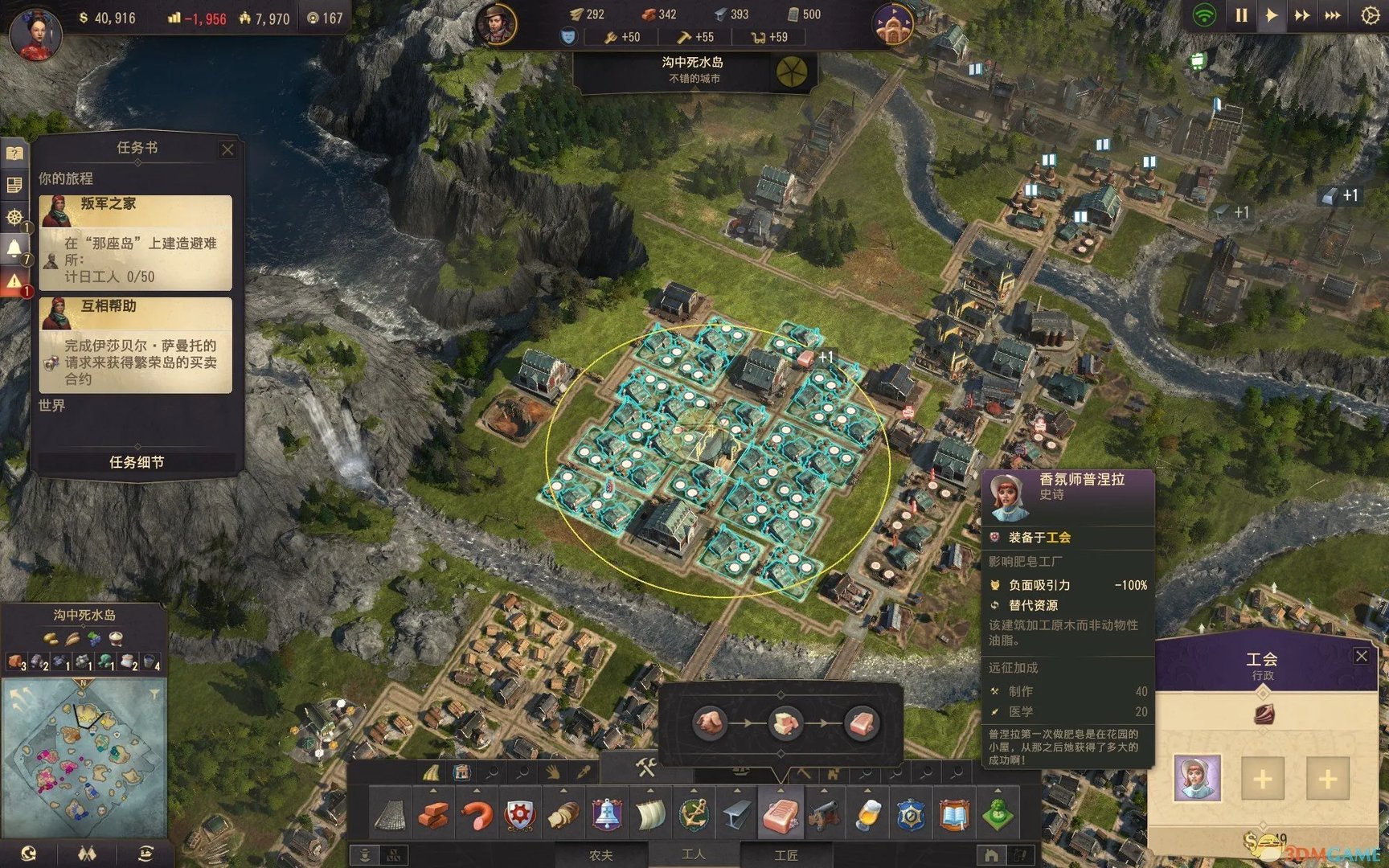The height and width of the screenshot is (868, 1389).
Task: Close the 工会 guild panel
Action: [x=1361, y=656]
